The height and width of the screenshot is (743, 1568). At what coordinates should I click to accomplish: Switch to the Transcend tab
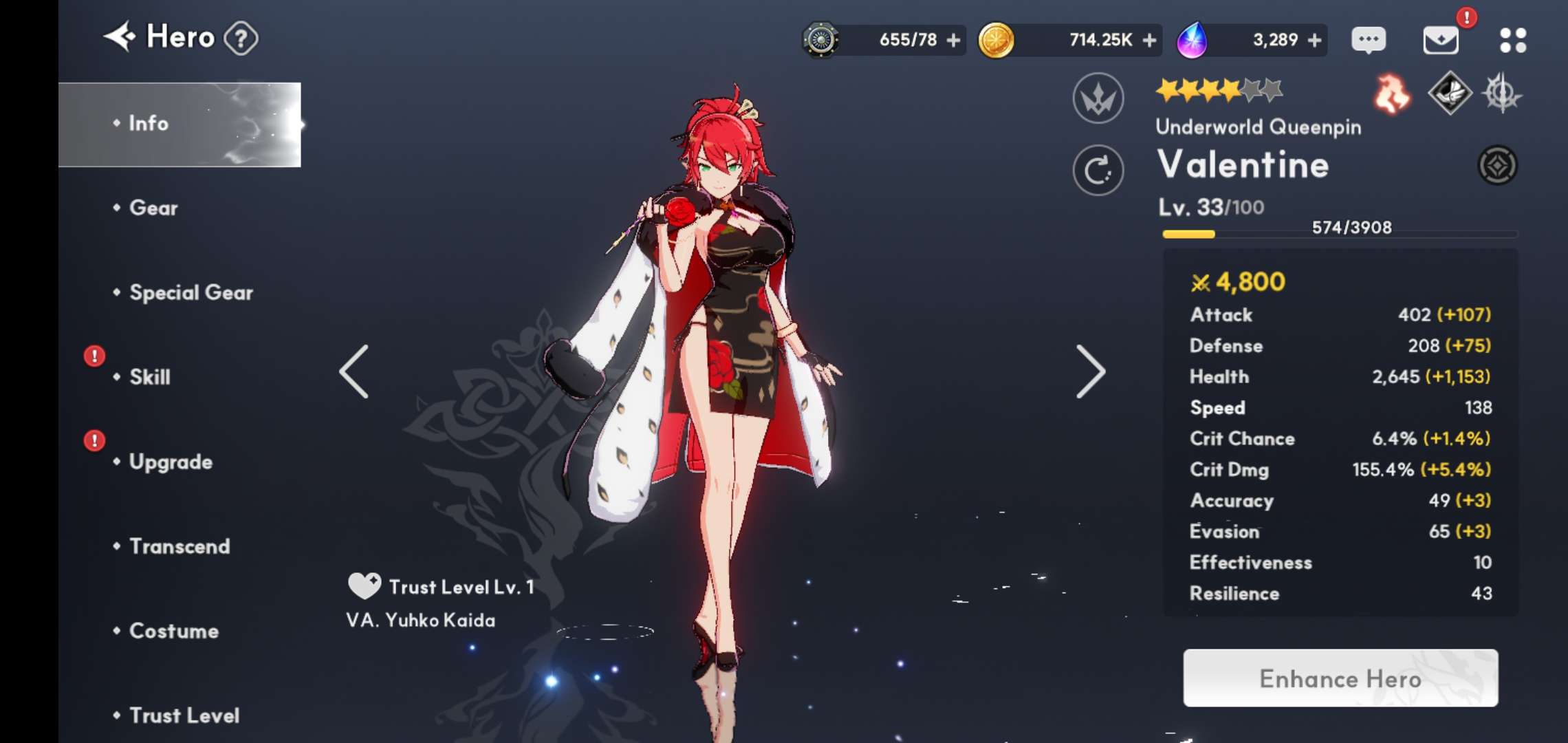(x=179, y=546)
